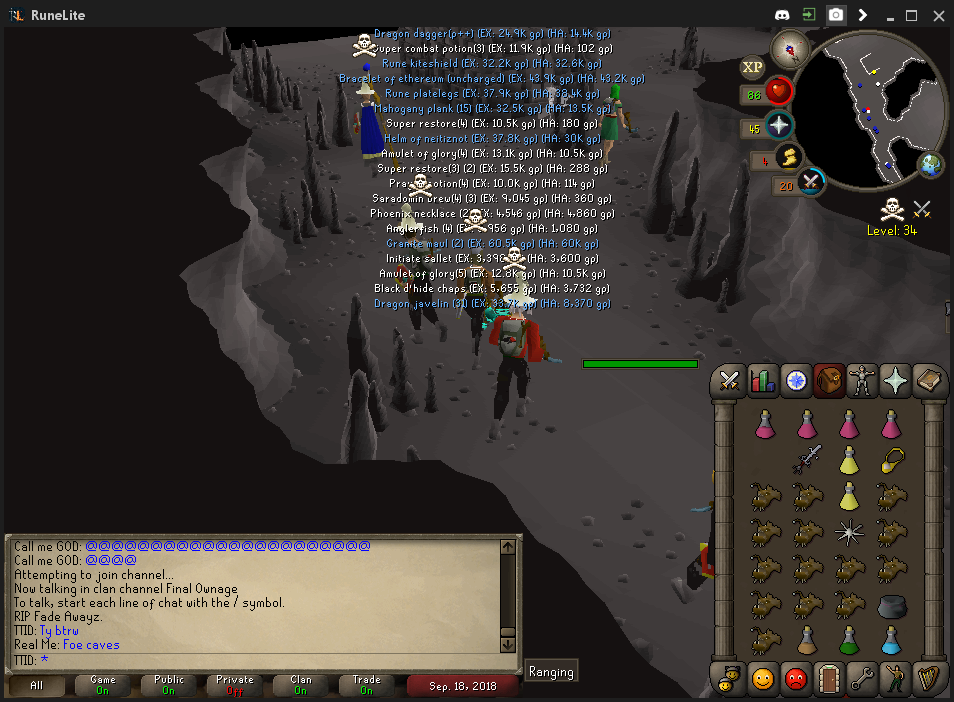Image resolution: width=954 pixels, height=702 pixels.
Task: Take a screenshot with RuneLite camera button
Action: 835,15
